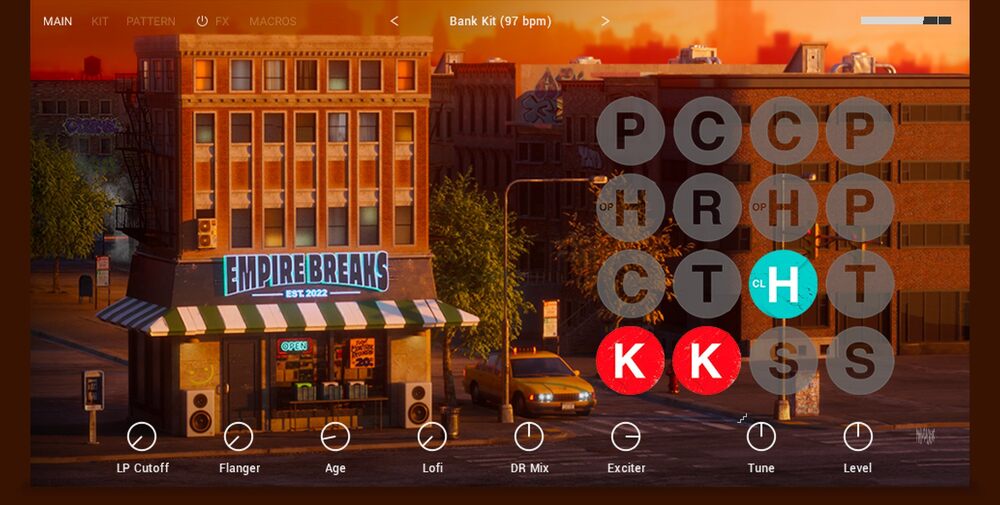Click the Age knob
This screenshot has height=505, width=1000.
(x=335, y=436)
